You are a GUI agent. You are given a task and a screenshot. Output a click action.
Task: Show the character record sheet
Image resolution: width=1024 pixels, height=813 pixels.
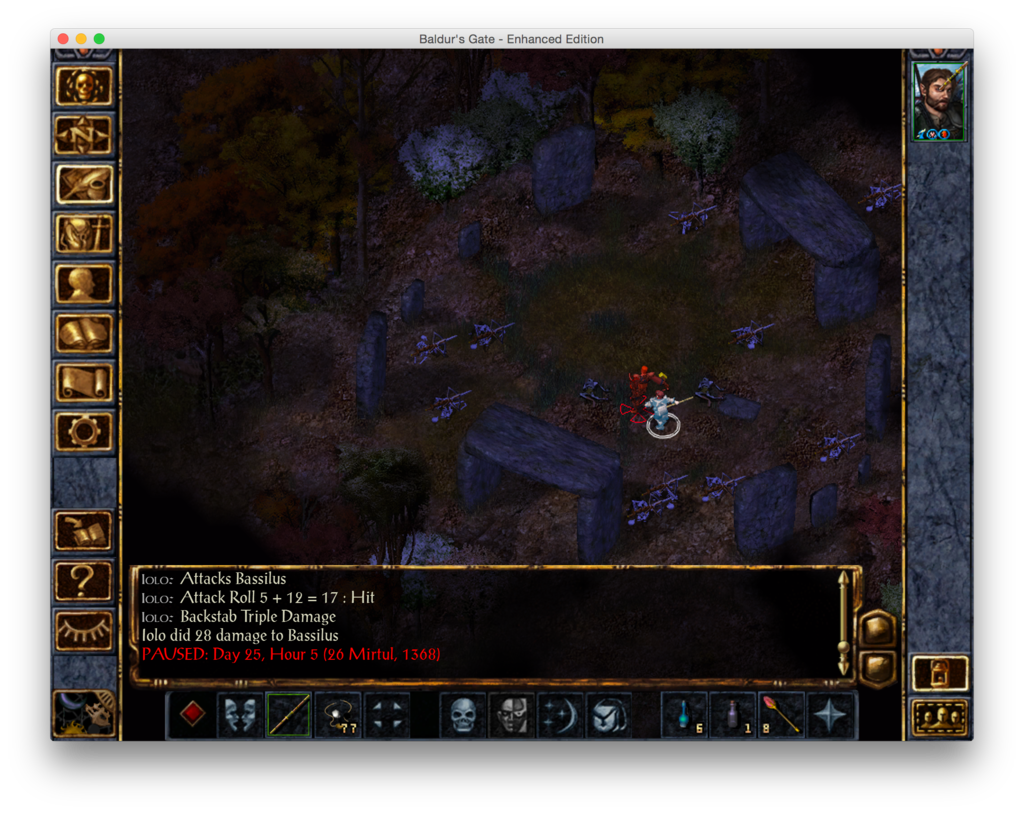point(84,283)
